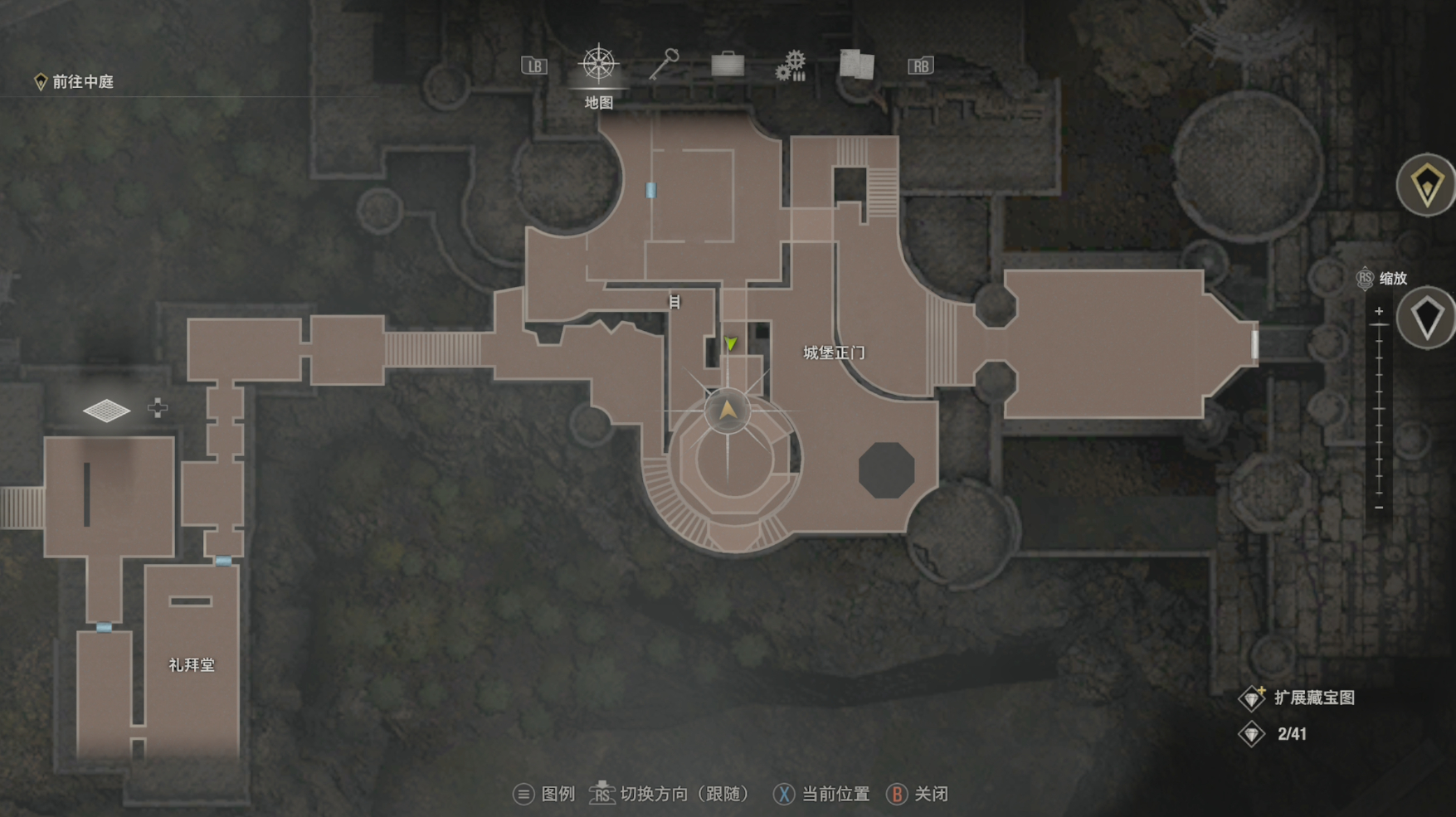Select the player position arrow marker
Image resolution: width=1456 pixels, height=817 pixels.
728,410
